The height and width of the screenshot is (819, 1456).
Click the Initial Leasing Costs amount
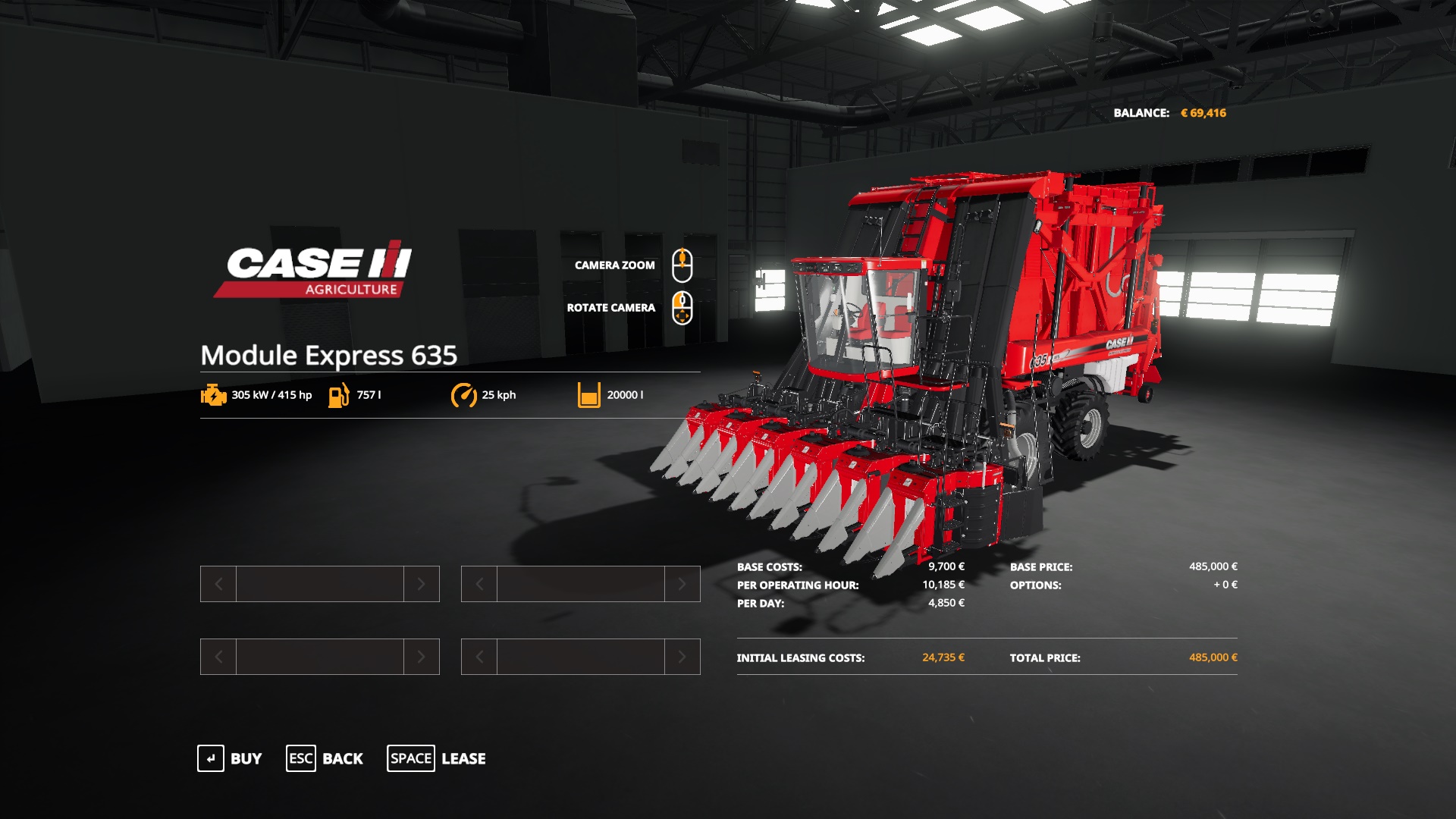click(943, 658)
